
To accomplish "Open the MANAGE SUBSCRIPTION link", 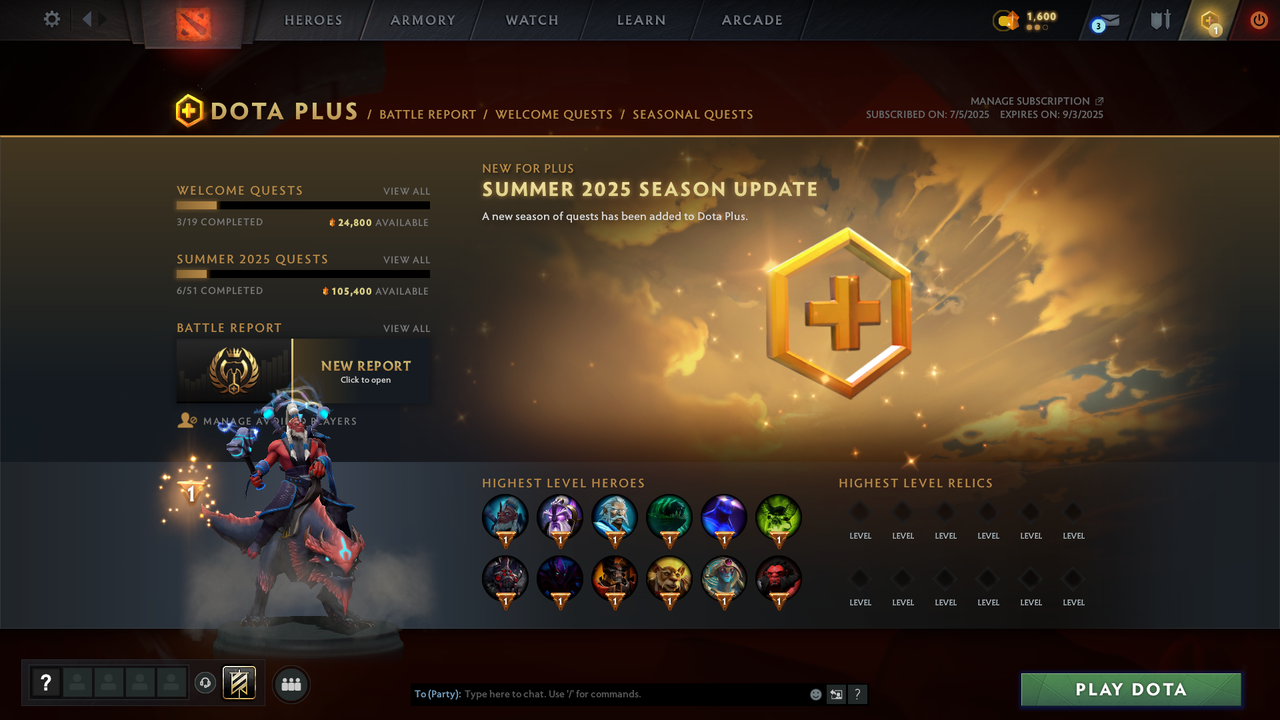I will [1031, 100].
